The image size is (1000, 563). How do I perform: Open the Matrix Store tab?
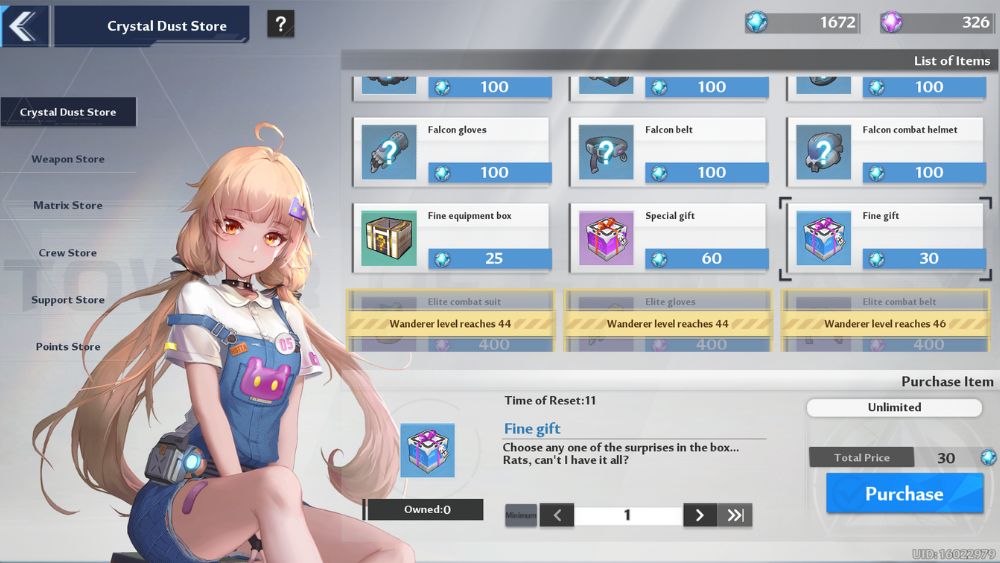pos(68,205)
